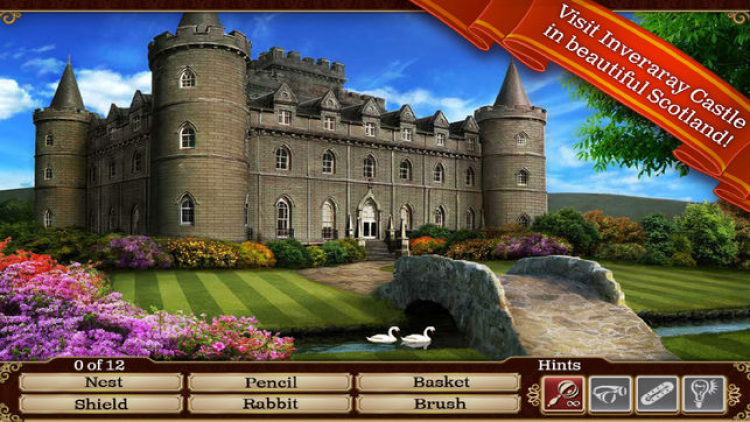Pick the Rabbit item label
The width and height of the screenshot is (750, 422).
coord(270,404)
